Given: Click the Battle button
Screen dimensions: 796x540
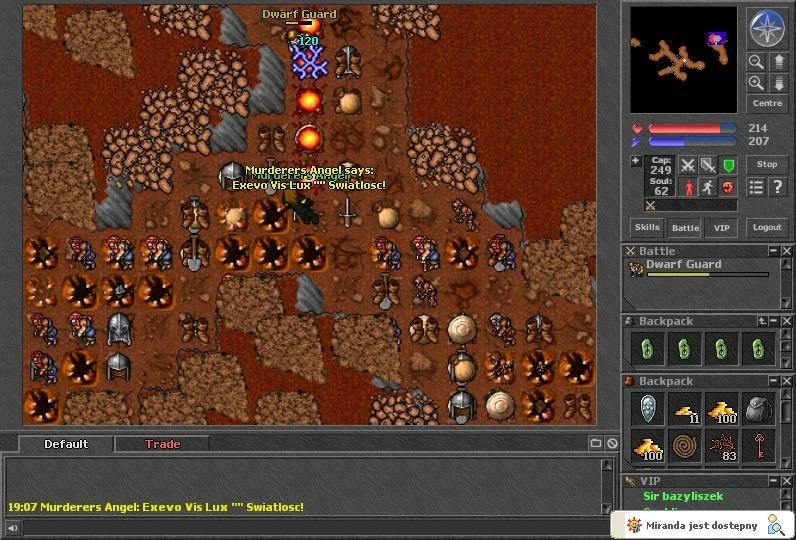Looking at the screenshot, I should [685, 227].
